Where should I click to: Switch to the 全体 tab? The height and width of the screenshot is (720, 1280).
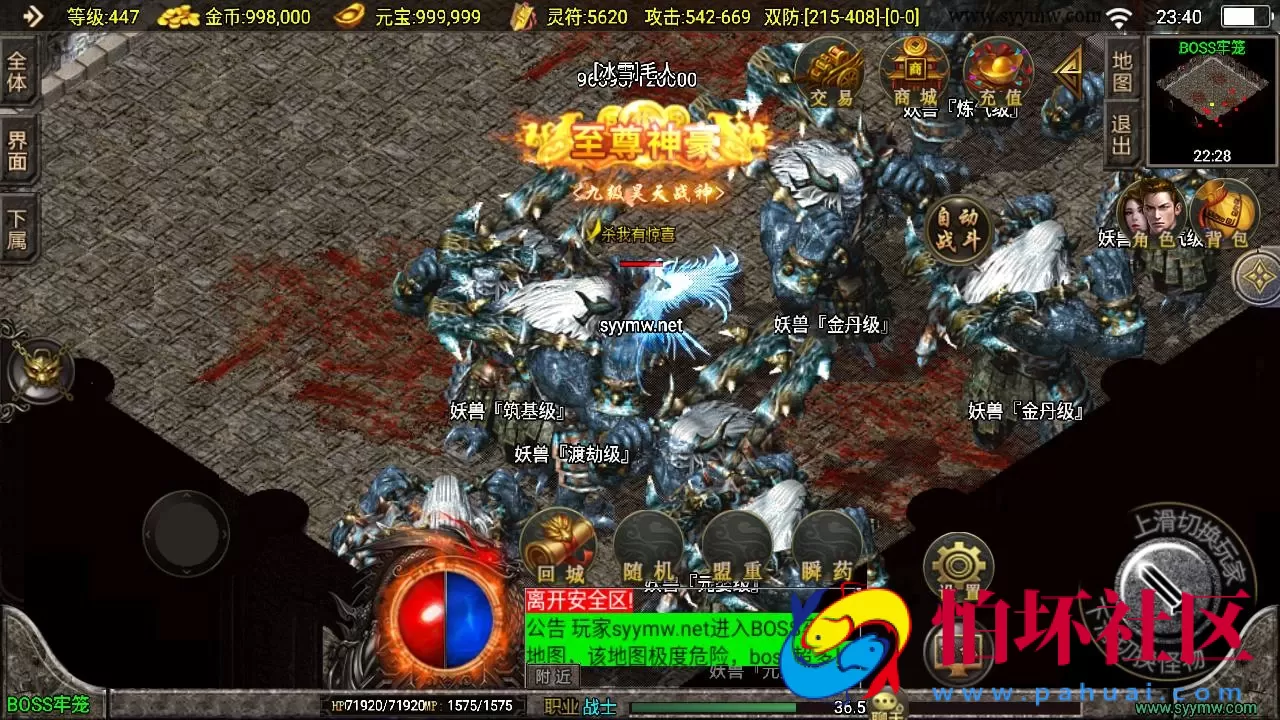(x=18, y=70)
